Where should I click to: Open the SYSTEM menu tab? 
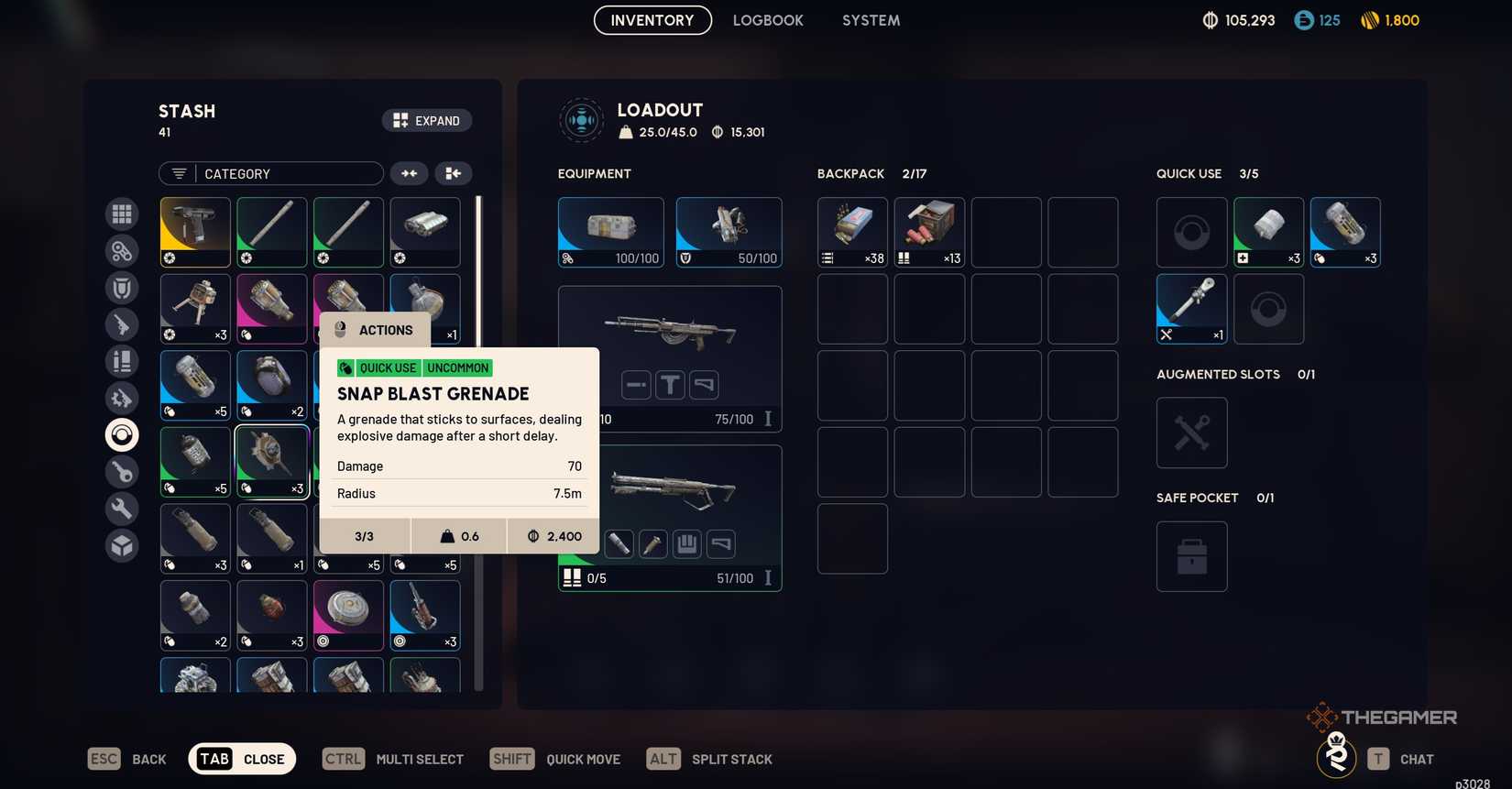coord(870,19)
